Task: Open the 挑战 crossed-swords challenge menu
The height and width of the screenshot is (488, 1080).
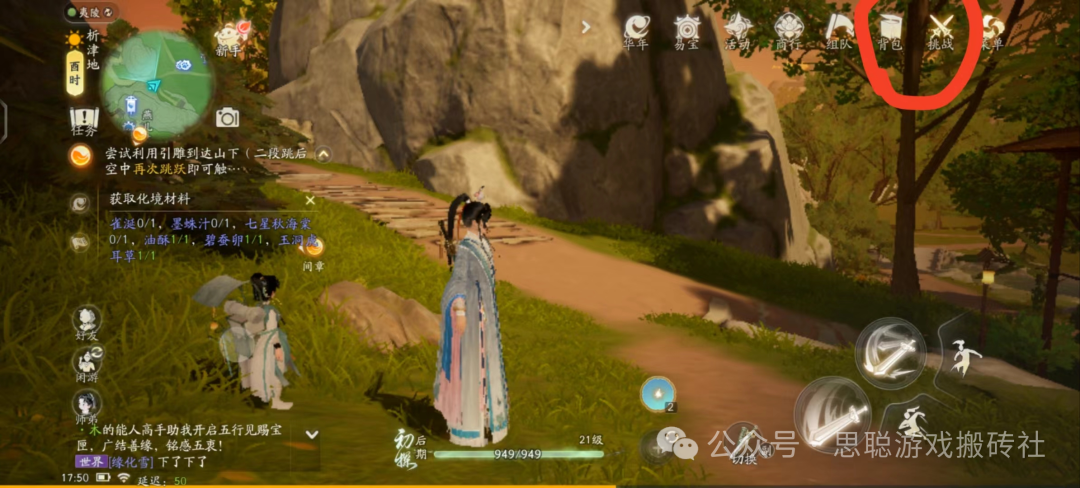Action: tap(941, 30)
